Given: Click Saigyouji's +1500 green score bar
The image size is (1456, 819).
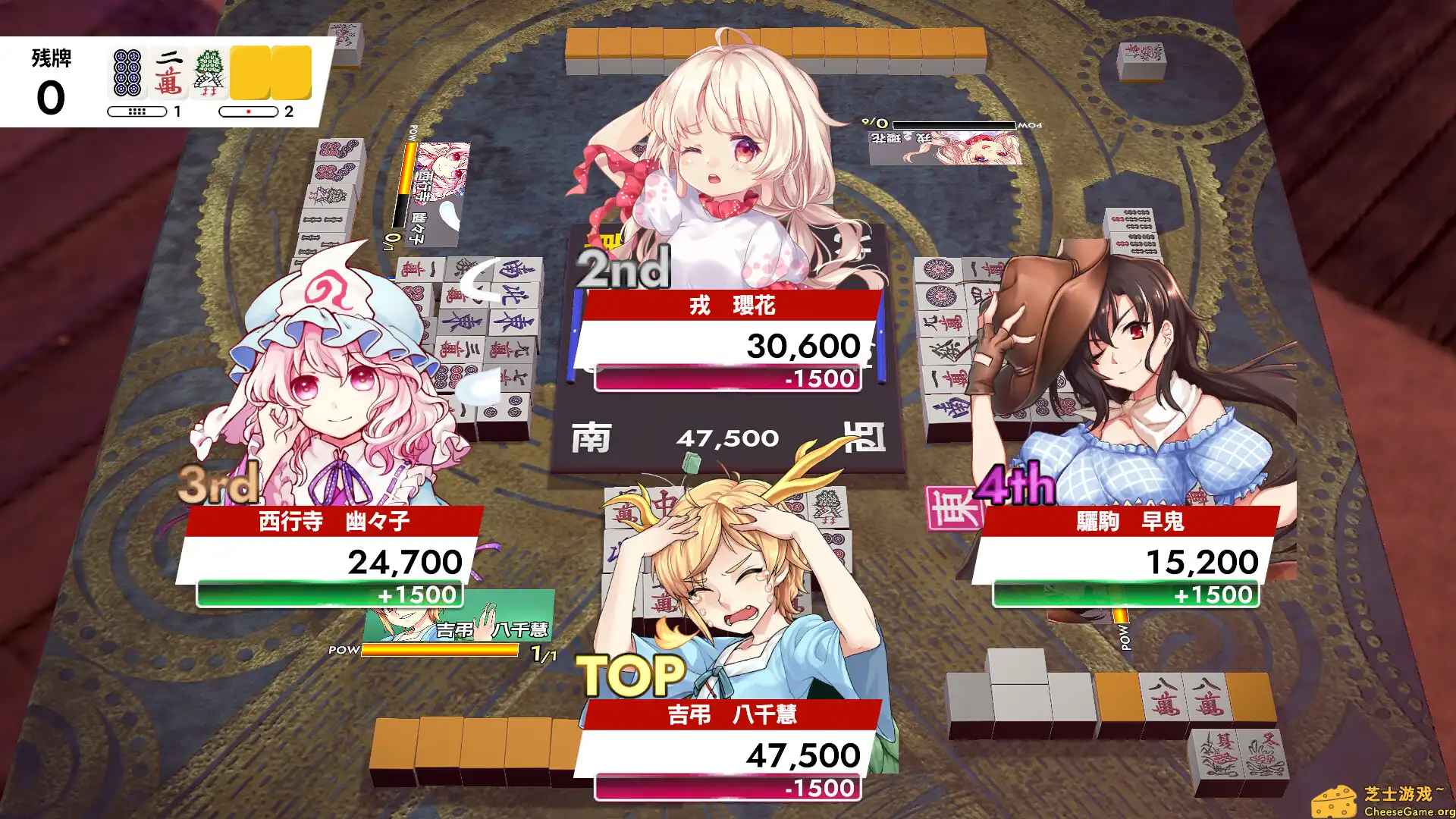Looking at the screenshot, I should [328, 595].
